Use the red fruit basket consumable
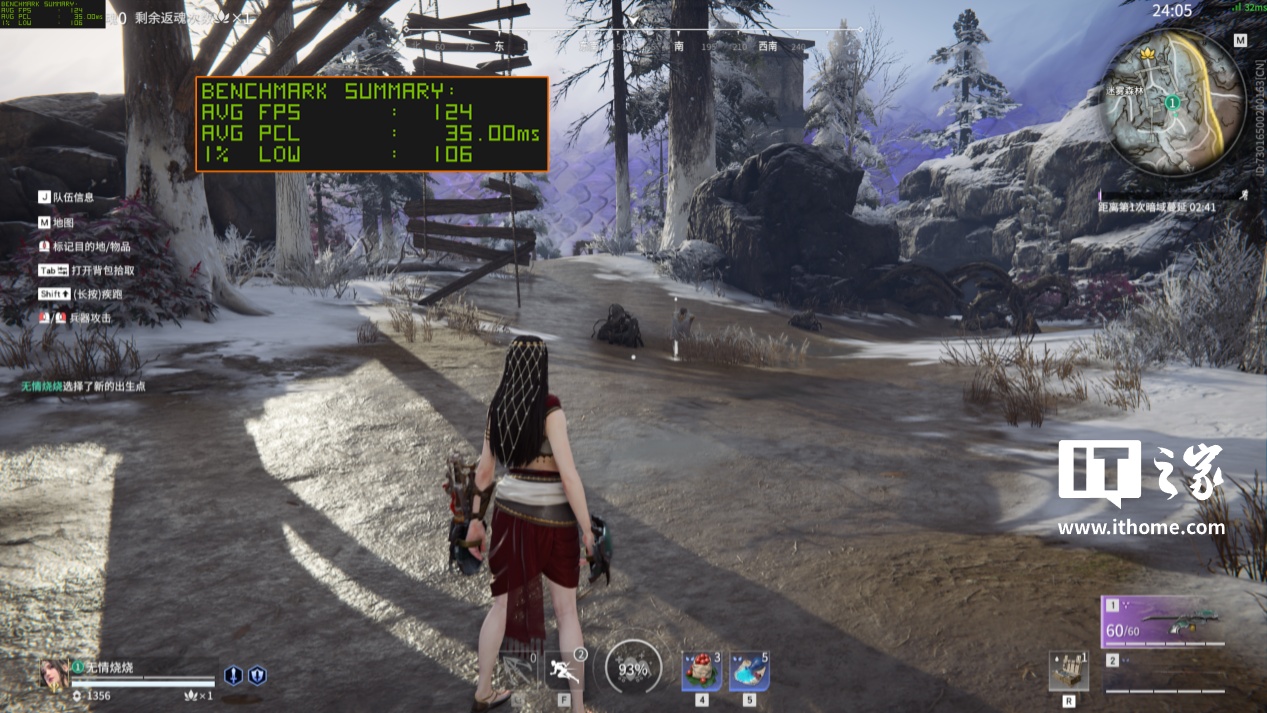The height and width of the screenshot is (713, 1267). tap(702, 671)
